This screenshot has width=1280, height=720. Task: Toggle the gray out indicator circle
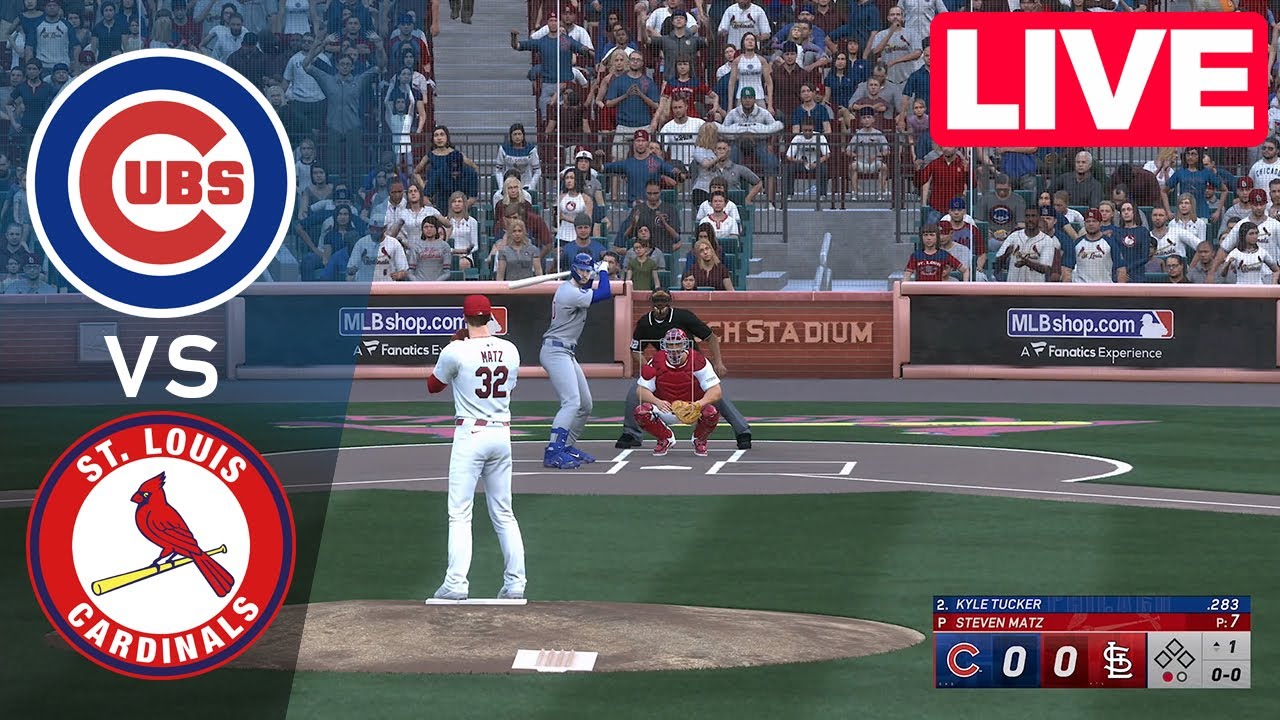(1182, 674)
